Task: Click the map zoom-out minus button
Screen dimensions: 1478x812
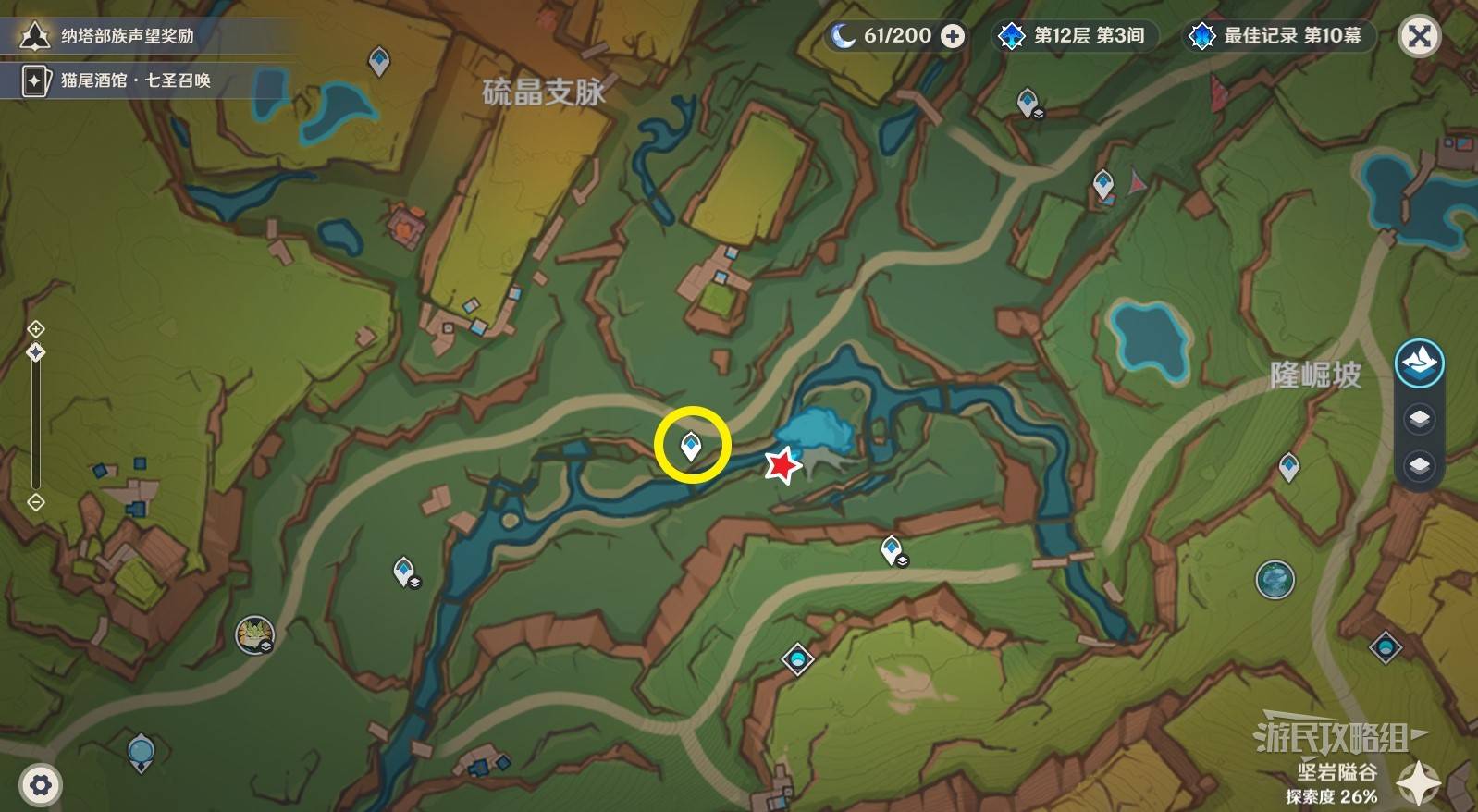Action: [x=36, y=502]
